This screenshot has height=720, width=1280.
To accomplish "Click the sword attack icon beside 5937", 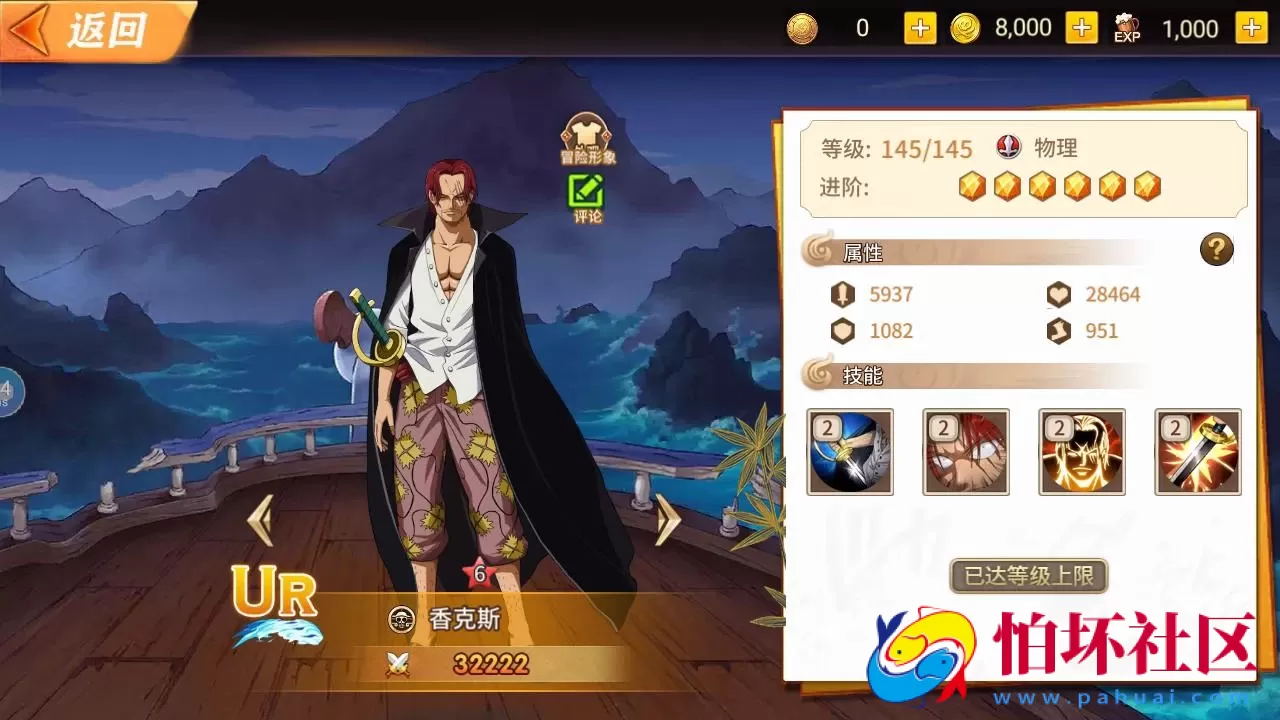I will click(845, 294).
